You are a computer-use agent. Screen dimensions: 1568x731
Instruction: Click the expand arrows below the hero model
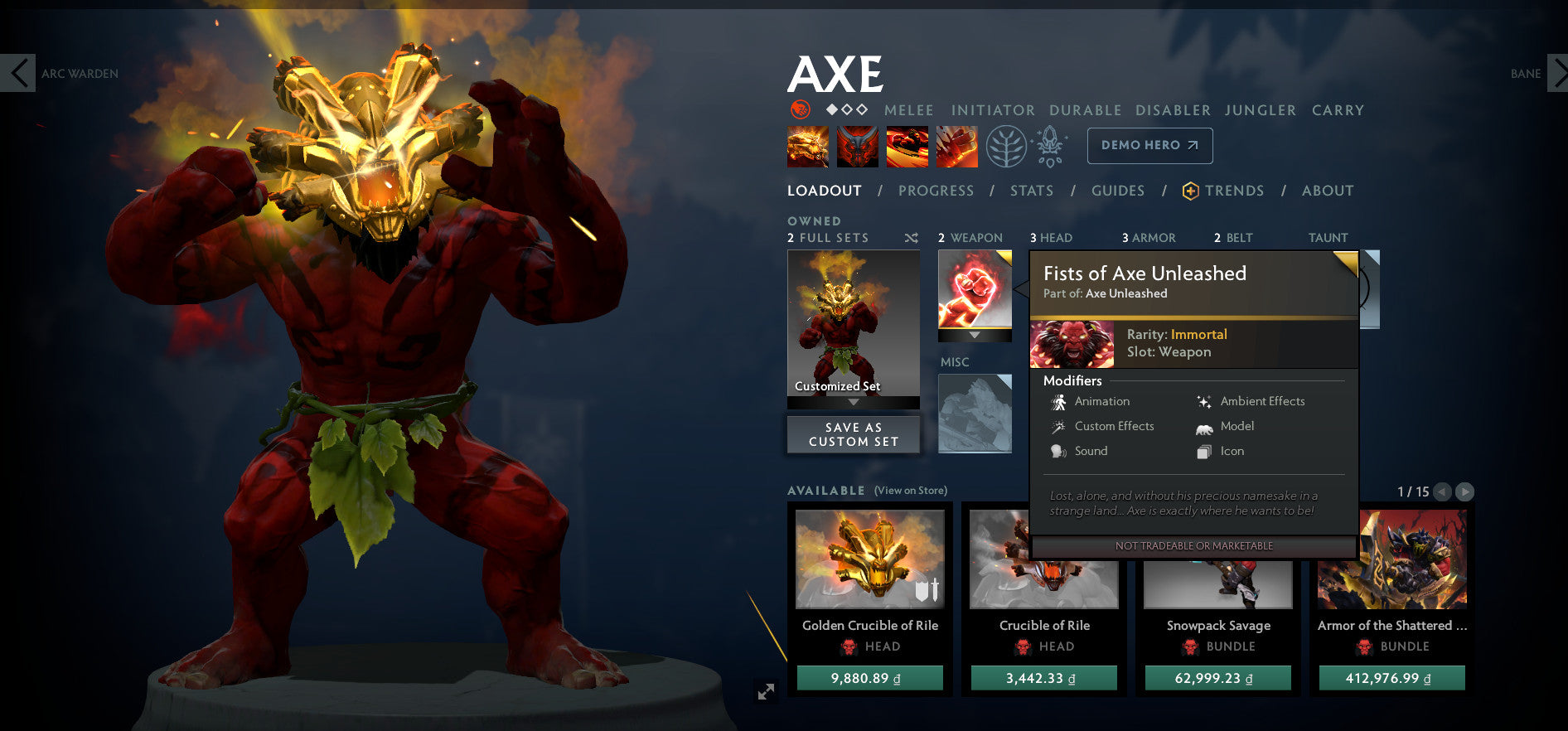[x=768, y=690]
